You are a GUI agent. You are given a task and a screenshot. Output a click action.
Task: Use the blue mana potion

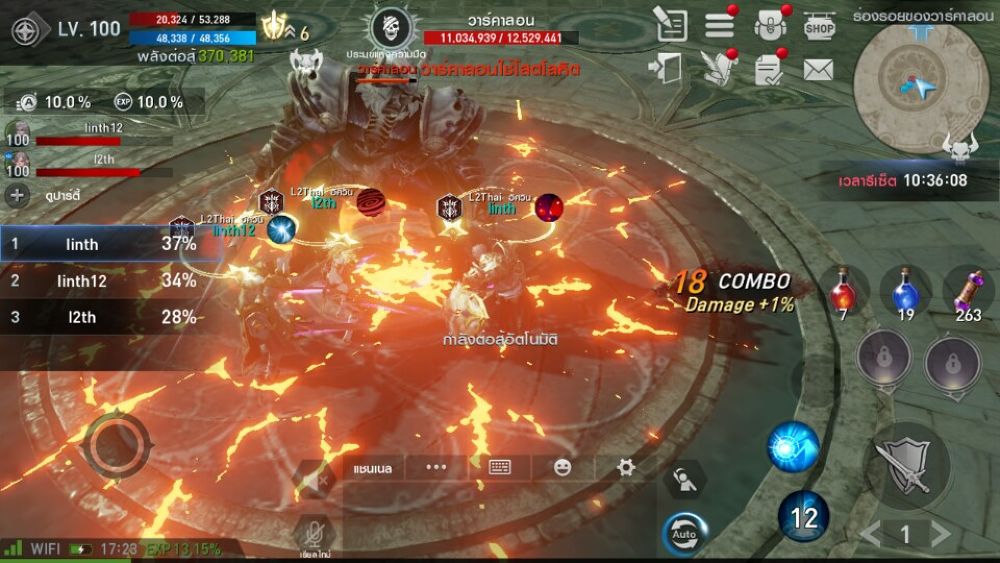point(905,291)
